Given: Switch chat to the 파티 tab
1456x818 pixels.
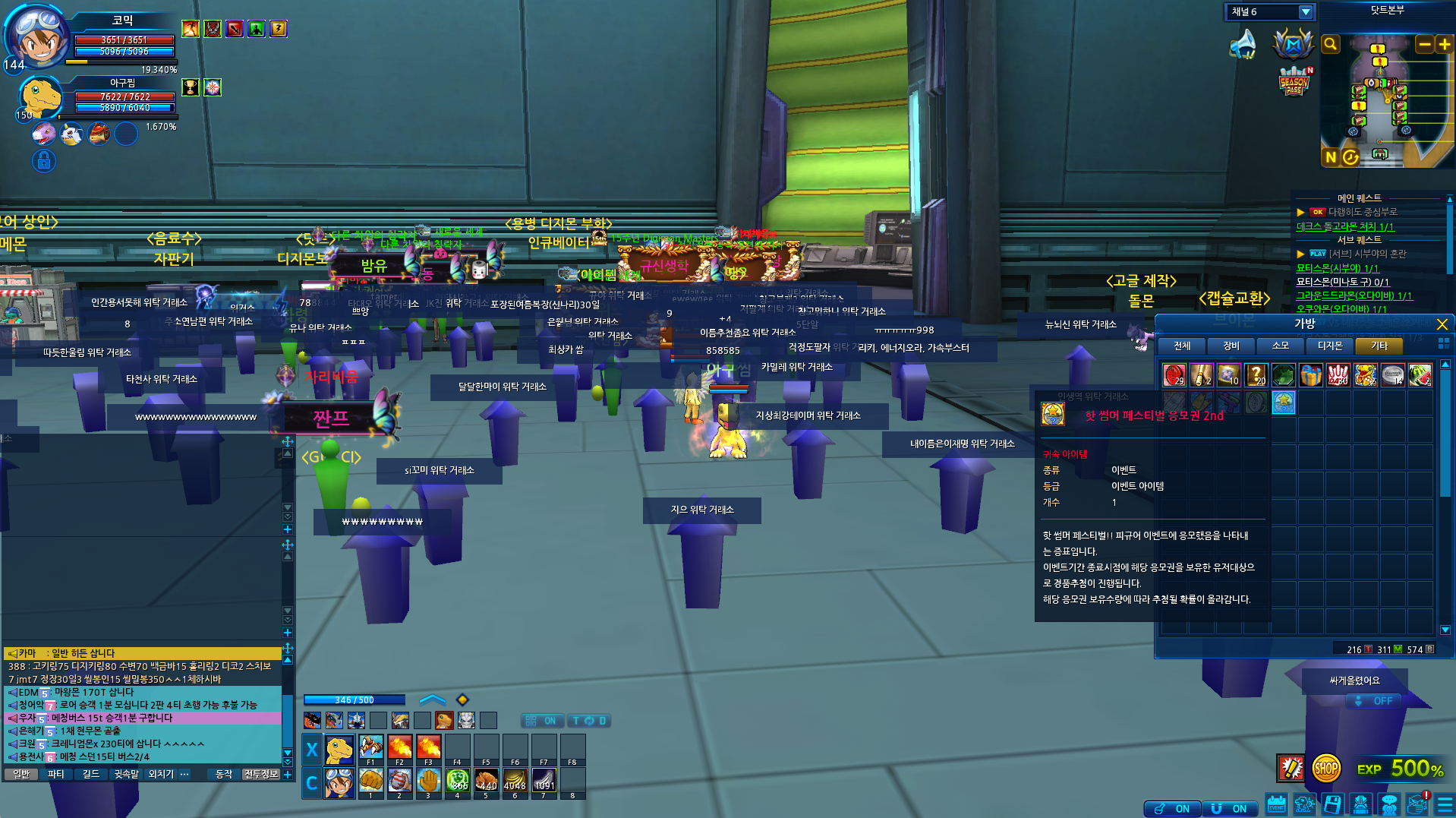Looking at the screenshot, I should coord(55,774).
